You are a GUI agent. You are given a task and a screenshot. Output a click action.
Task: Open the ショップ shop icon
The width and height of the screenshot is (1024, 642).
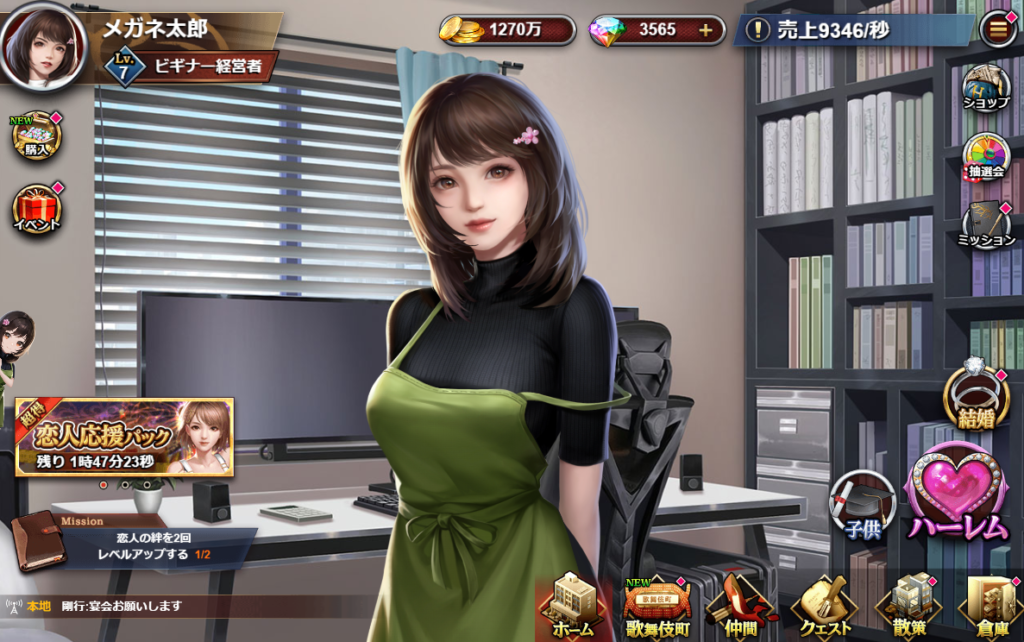(985, 89)
